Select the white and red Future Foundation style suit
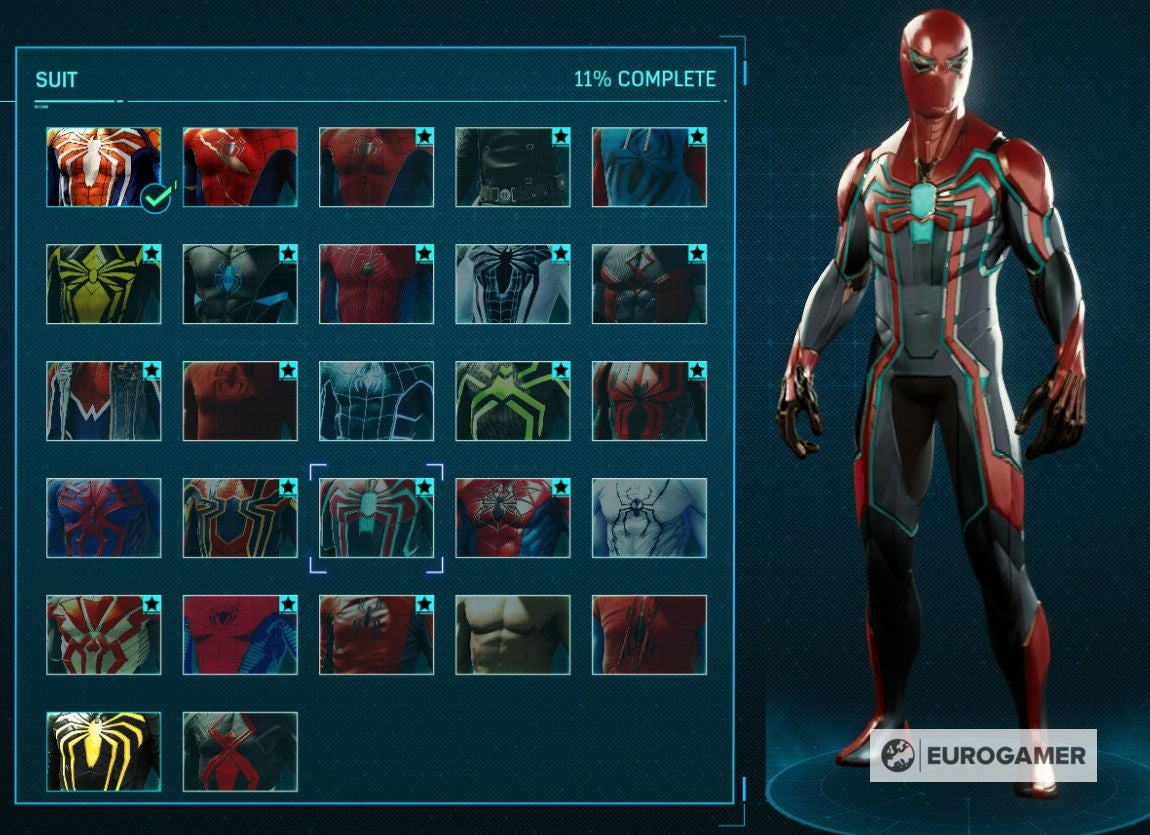Screen dimensions: 1150x835 pyautogui.click(x=103, y=635)
